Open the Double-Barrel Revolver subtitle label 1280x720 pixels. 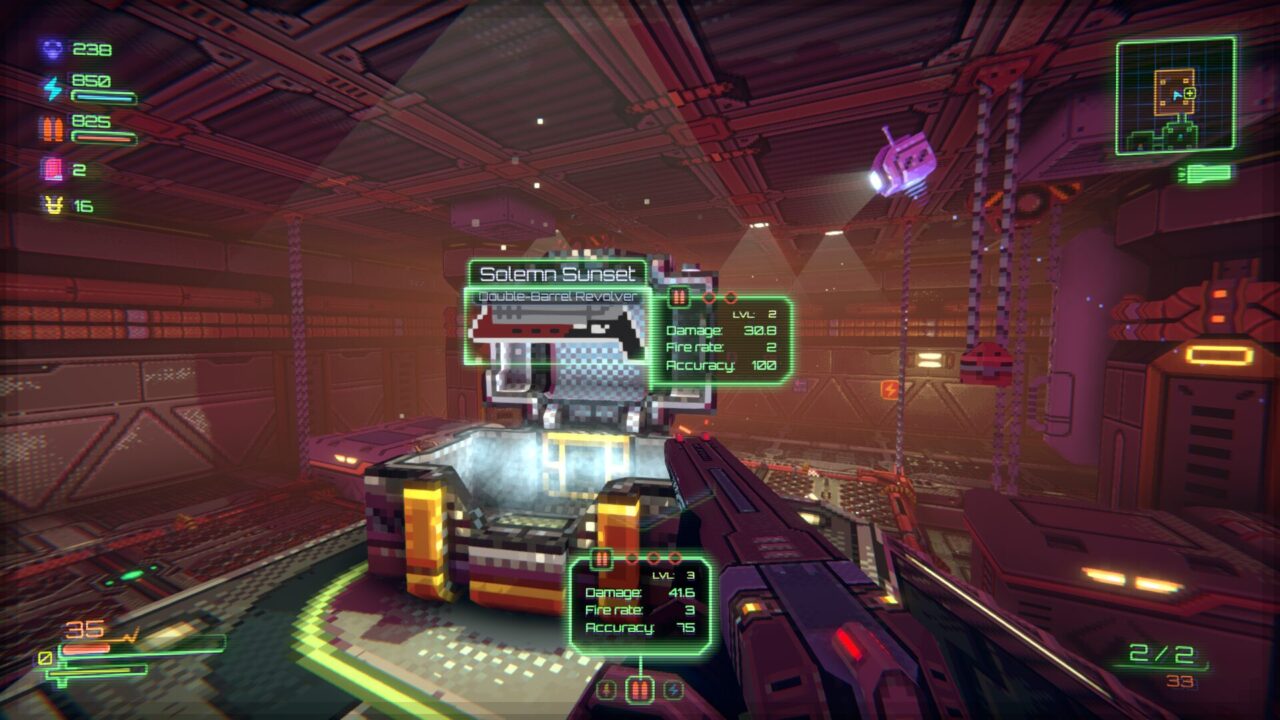click(x=559, y=295)
